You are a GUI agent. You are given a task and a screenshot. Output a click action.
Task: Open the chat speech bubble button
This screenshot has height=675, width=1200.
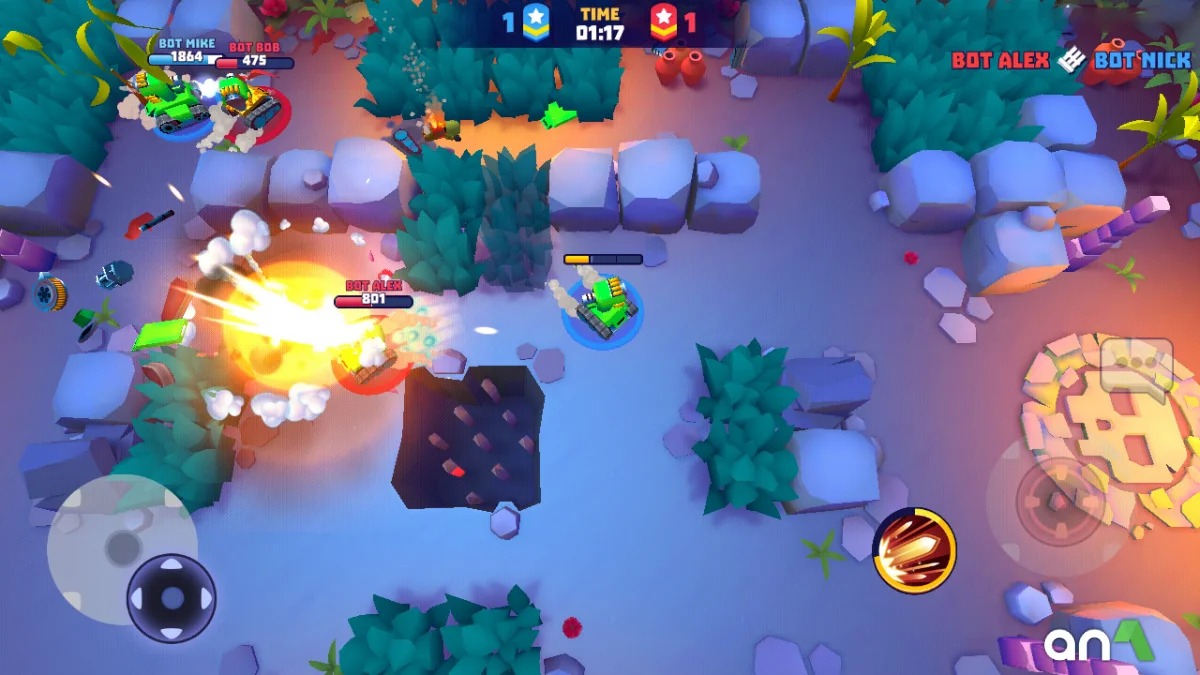(1136, 365)
